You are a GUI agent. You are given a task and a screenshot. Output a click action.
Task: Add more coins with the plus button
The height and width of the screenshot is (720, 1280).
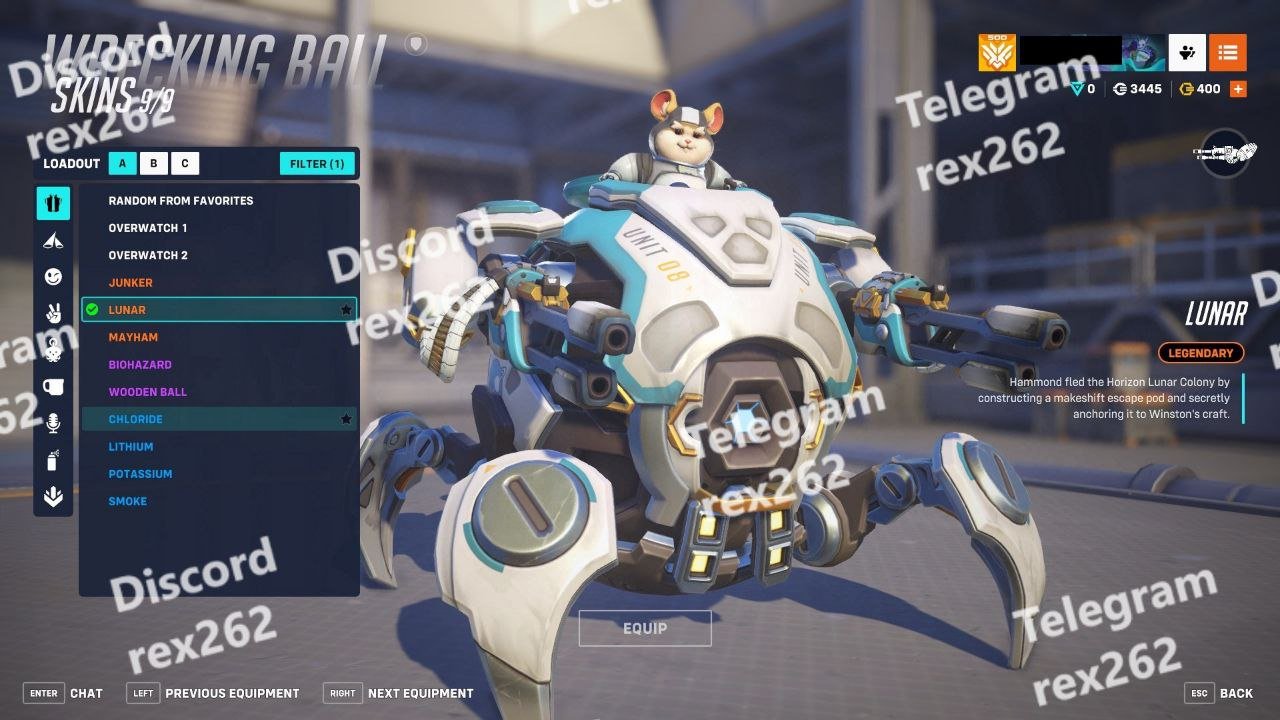[1238, 89]
